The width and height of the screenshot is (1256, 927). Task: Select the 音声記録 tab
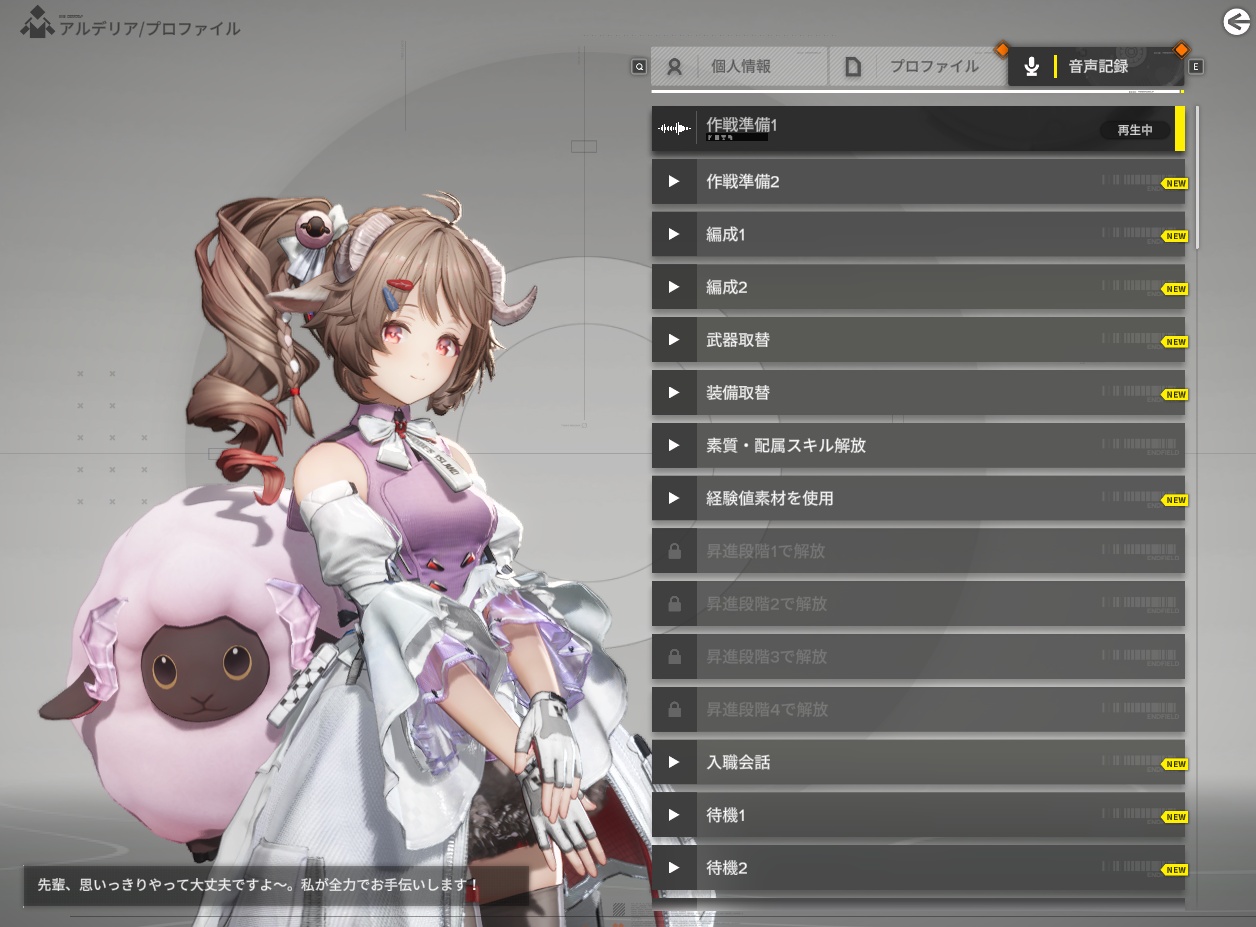(1096, 67)
